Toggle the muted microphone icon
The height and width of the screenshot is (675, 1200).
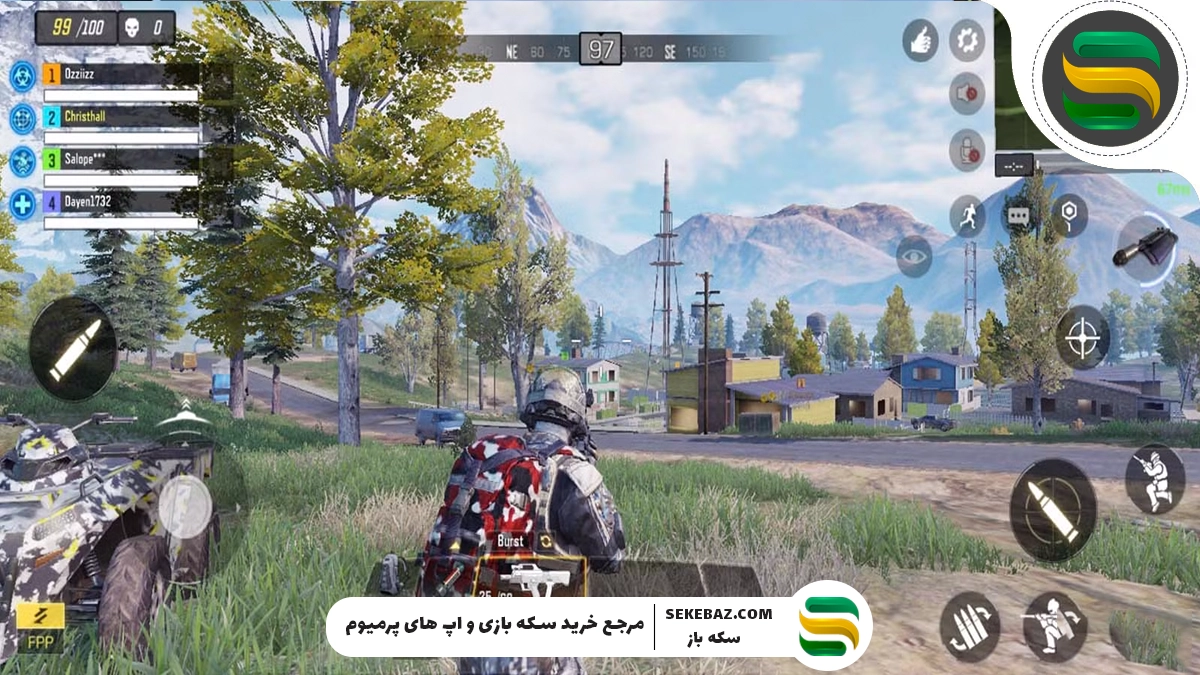[x=966, y=150]
